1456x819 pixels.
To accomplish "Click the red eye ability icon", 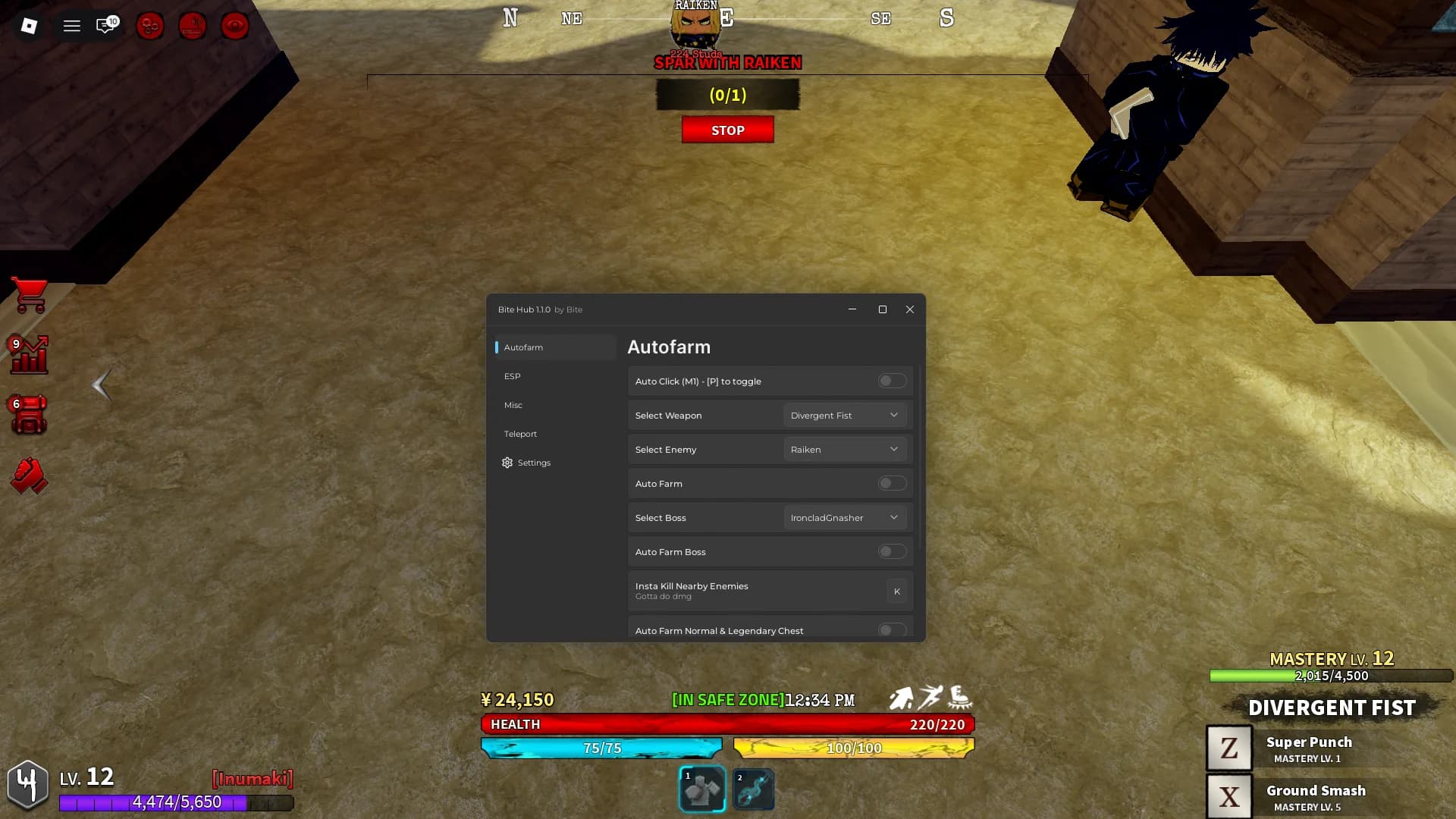I will tap(234, 25).
